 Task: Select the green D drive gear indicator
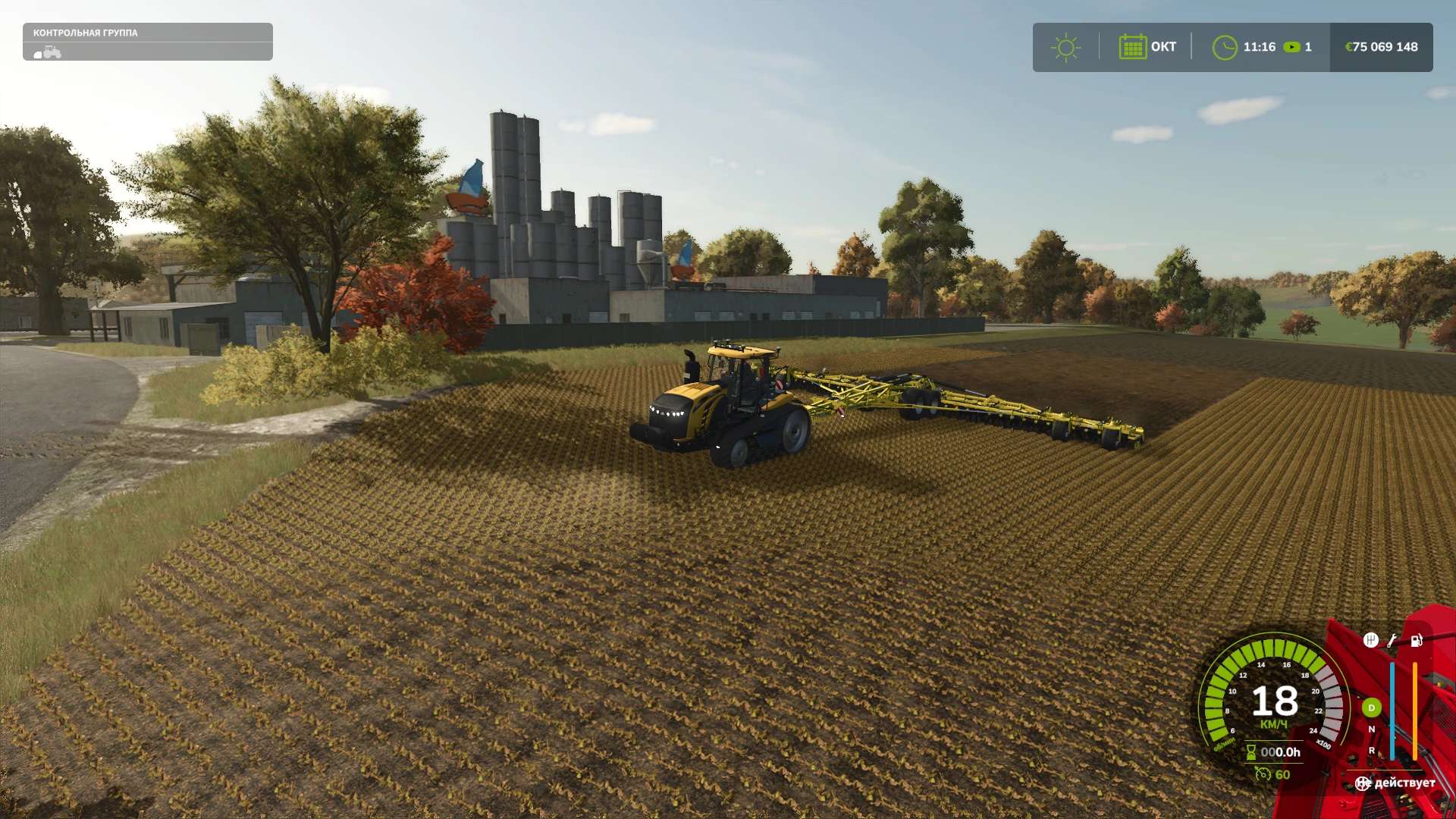pyautogui.click(x=1371, y=708)
